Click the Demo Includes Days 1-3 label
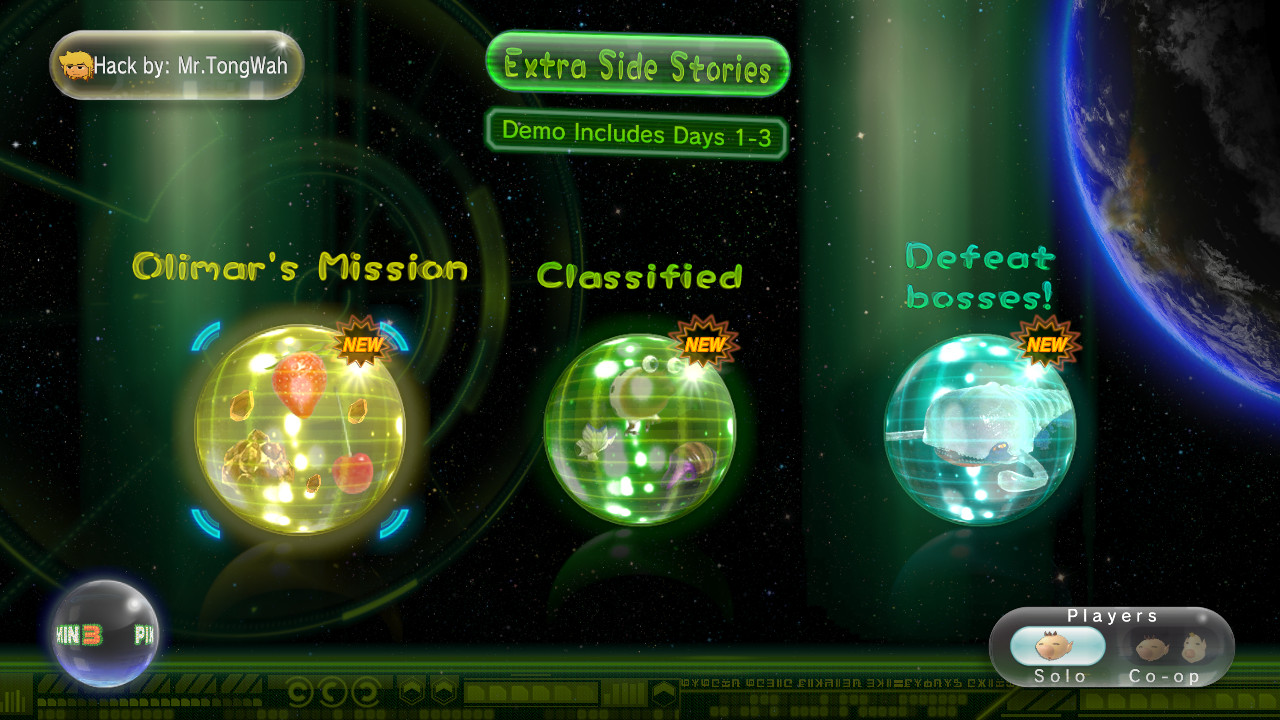The image size is (1280, 720). pyautogui.click(x=637, y=132)
